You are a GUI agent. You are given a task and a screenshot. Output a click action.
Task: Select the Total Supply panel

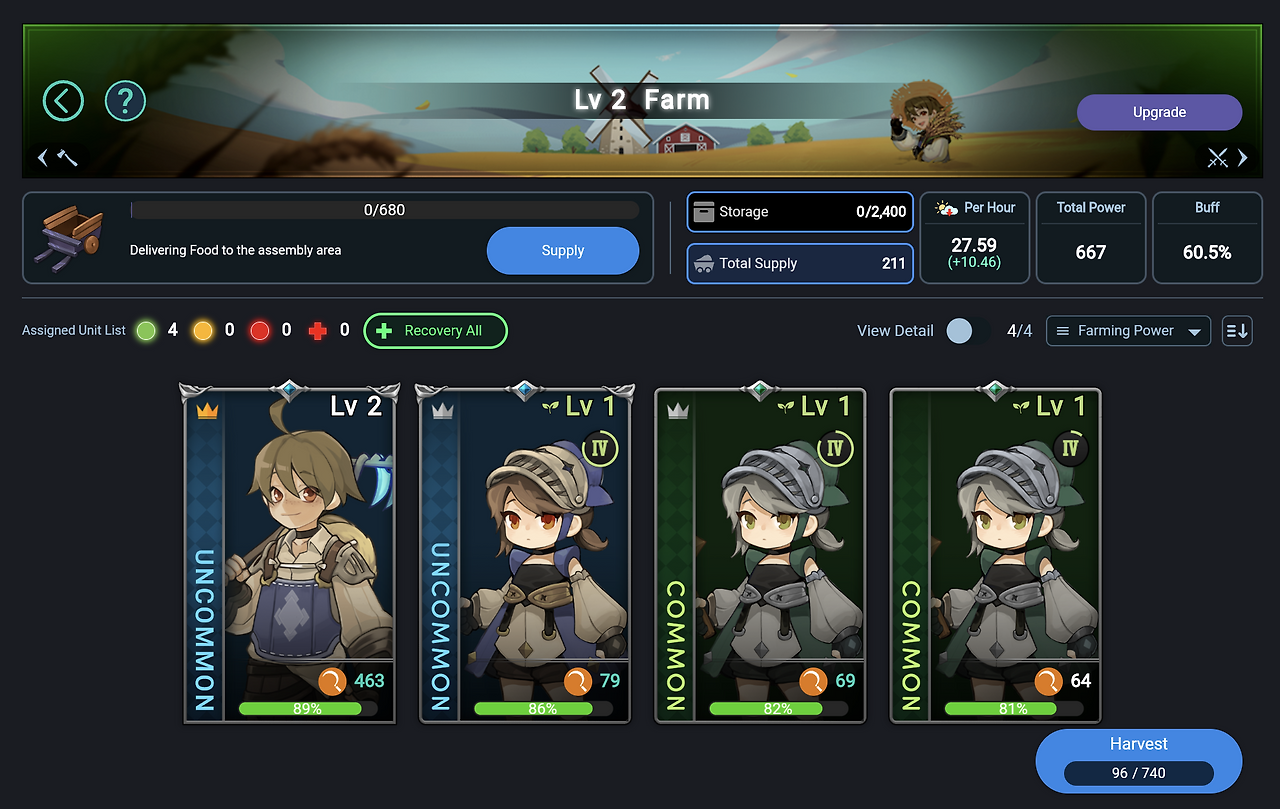coord(799,264)
